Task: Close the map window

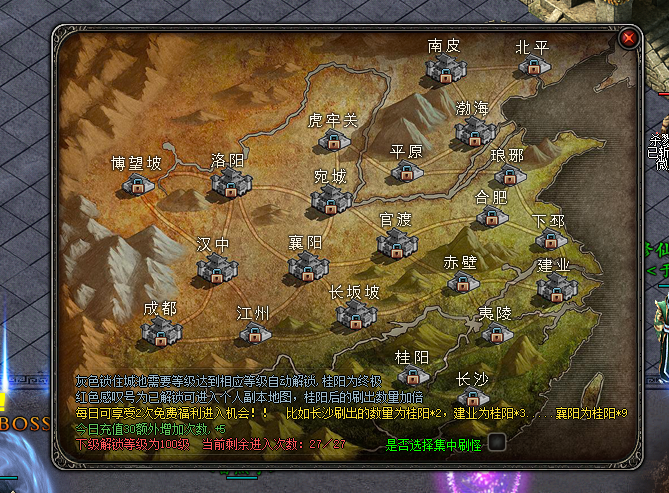Action: [x=629, y=38]
